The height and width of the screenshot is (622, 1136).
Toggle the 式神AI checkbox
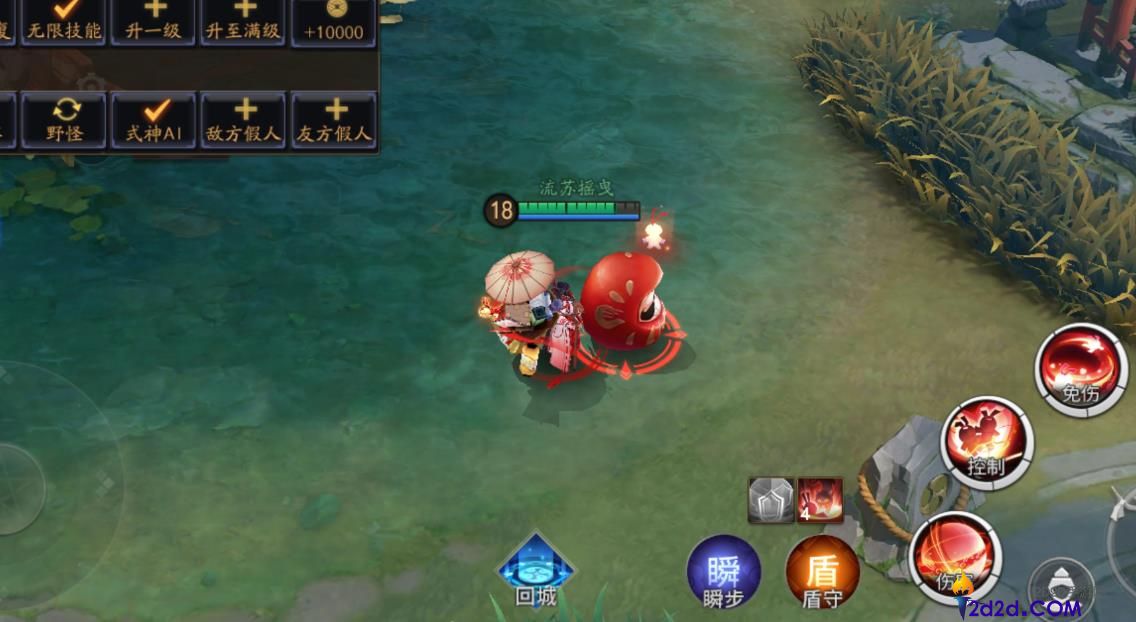click(154, 120)
